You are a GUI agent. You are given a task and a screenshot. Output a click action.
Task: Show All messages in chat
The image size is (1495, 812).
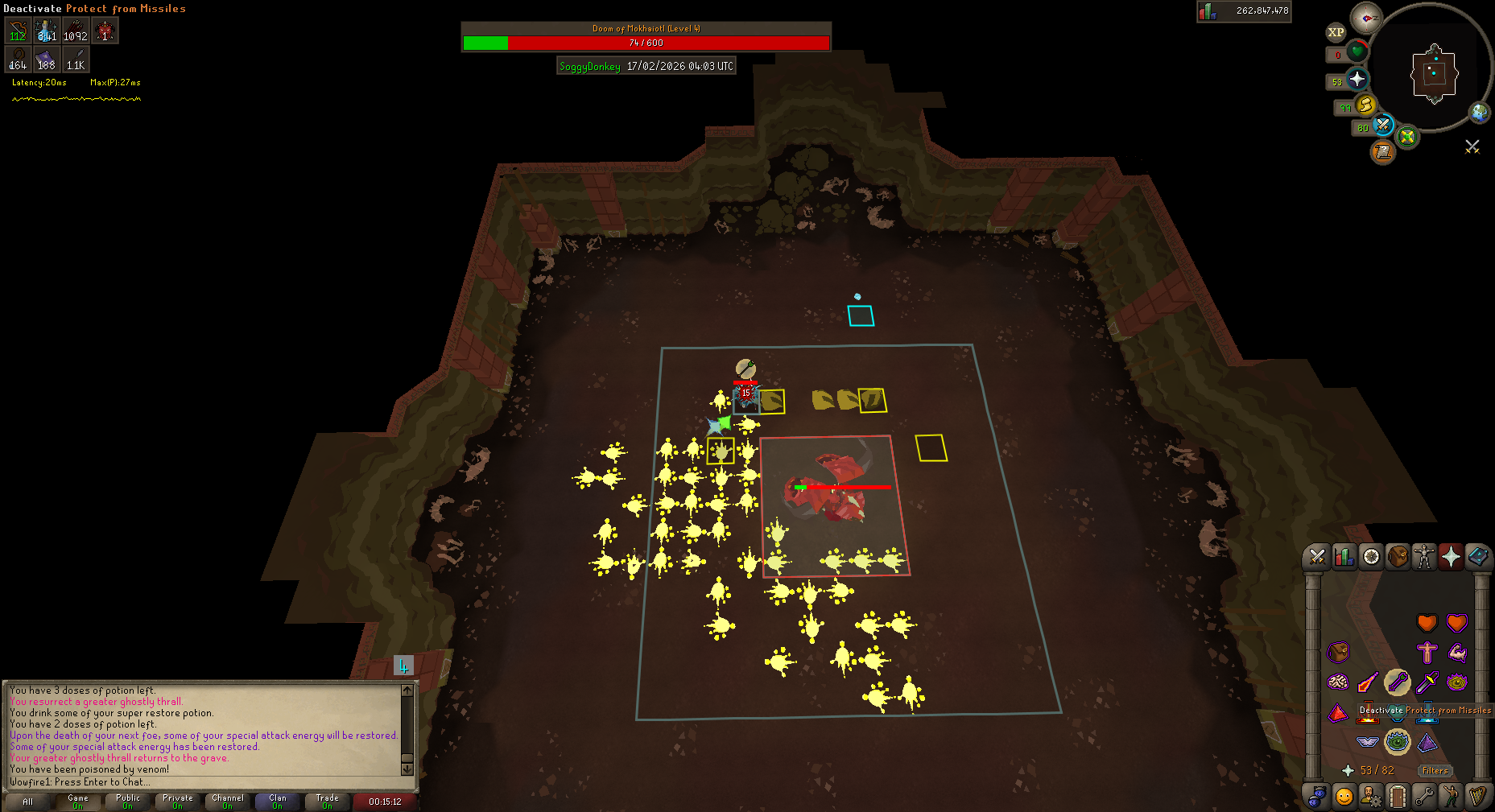point(28,801)
